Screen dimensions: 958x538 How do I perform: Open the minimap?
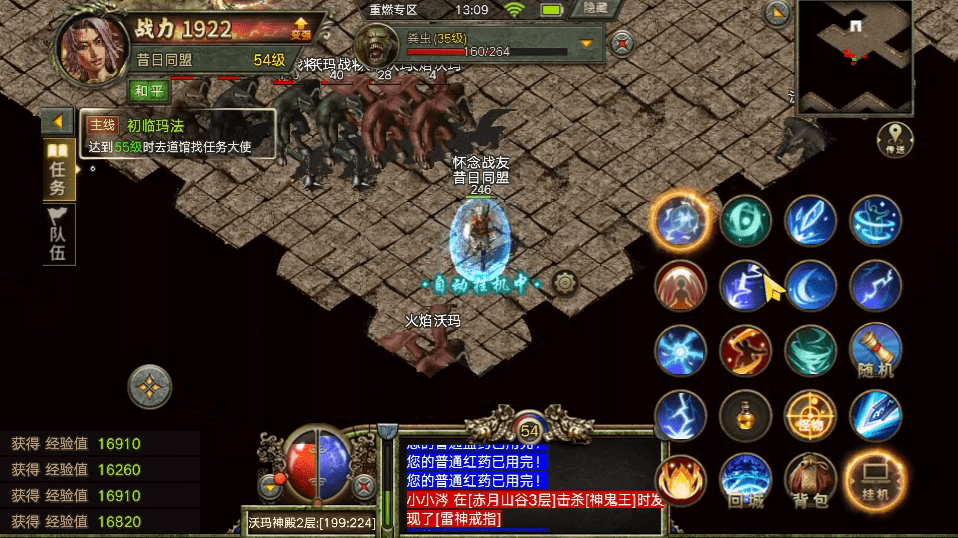[x=854, y=55]
